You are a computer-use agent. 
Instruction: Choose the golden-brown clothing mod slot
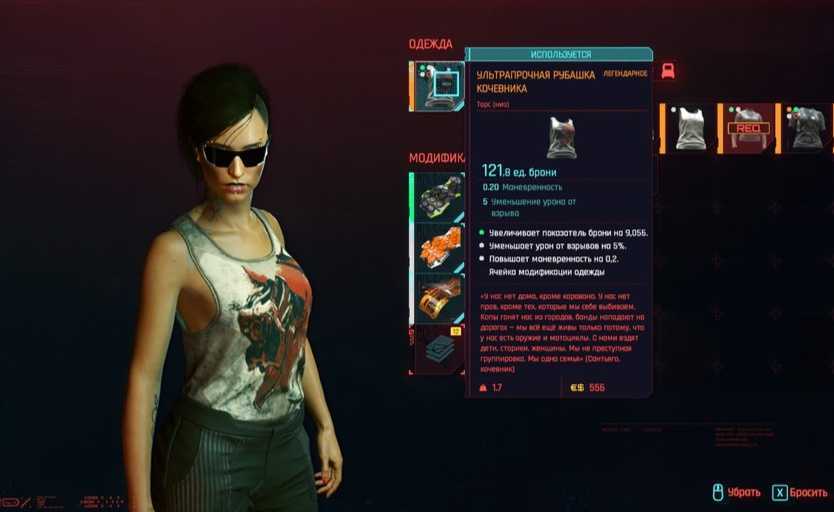click(x=439, y=297)
